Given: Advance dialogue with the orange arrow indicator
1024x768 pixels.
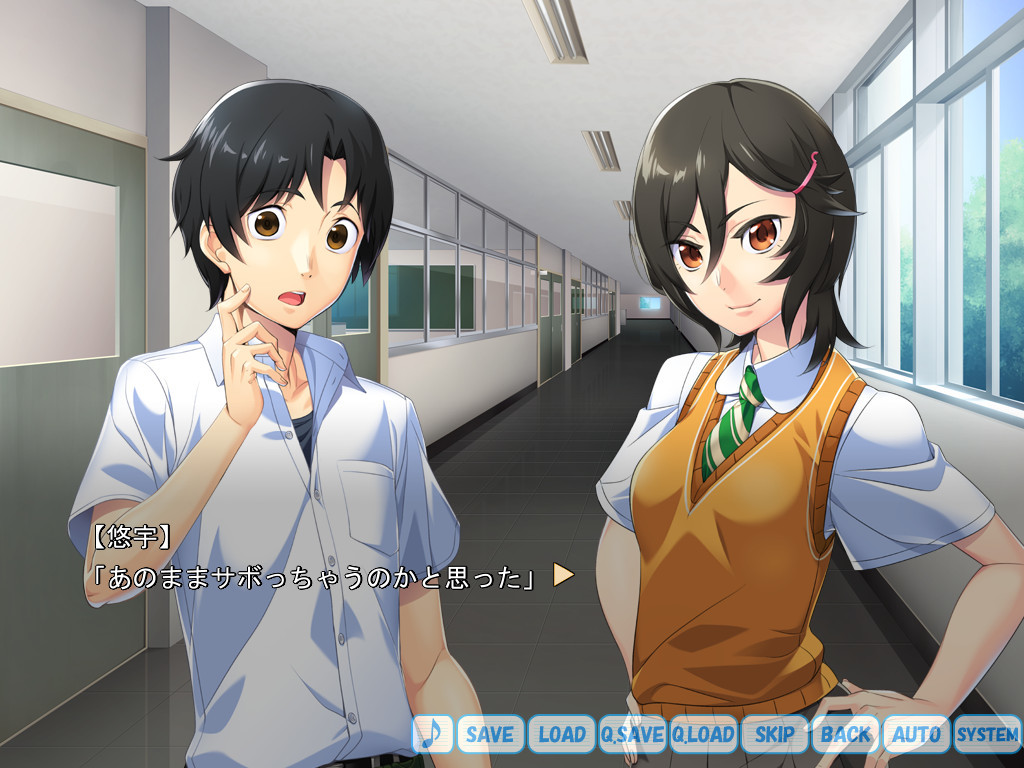Looking at the screenshot, I should point(563,575).
